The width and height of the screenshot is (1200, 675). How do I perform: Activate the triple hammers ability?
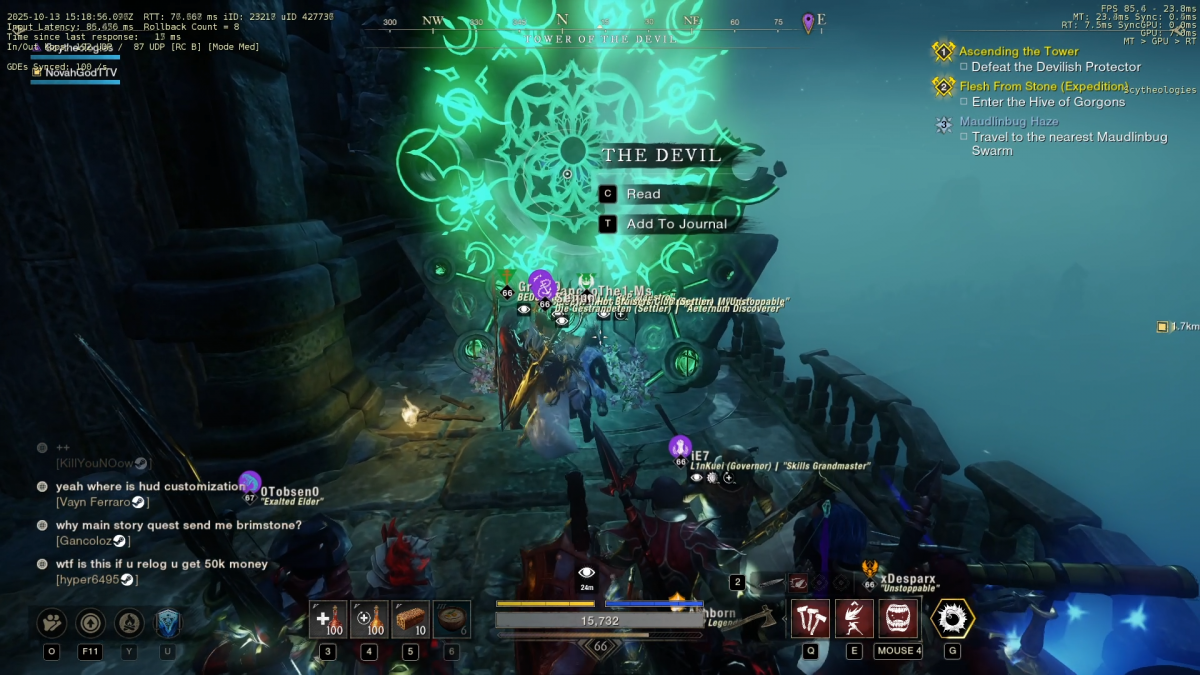tap(810, 619)
